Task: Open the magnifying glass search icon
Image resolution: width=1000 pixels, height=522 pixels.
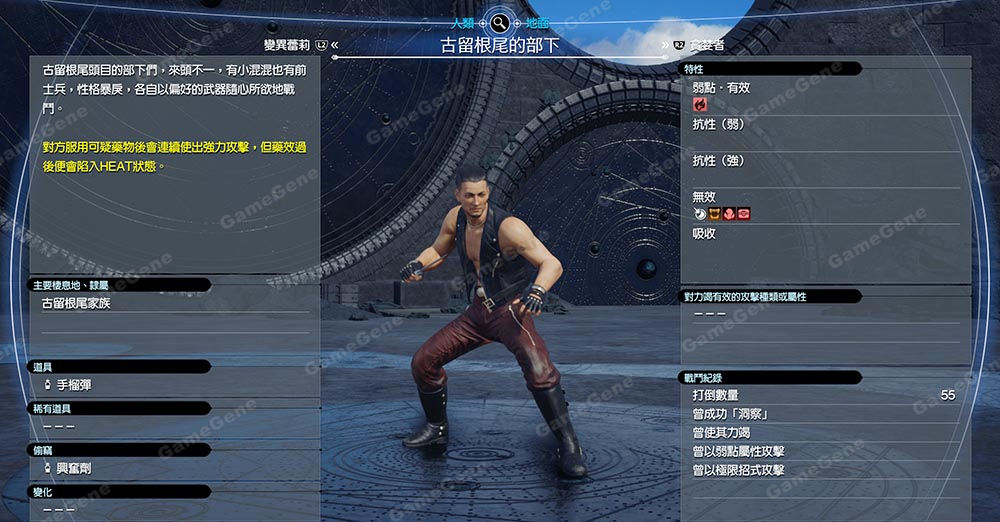Action: click(x=499, y=21)
